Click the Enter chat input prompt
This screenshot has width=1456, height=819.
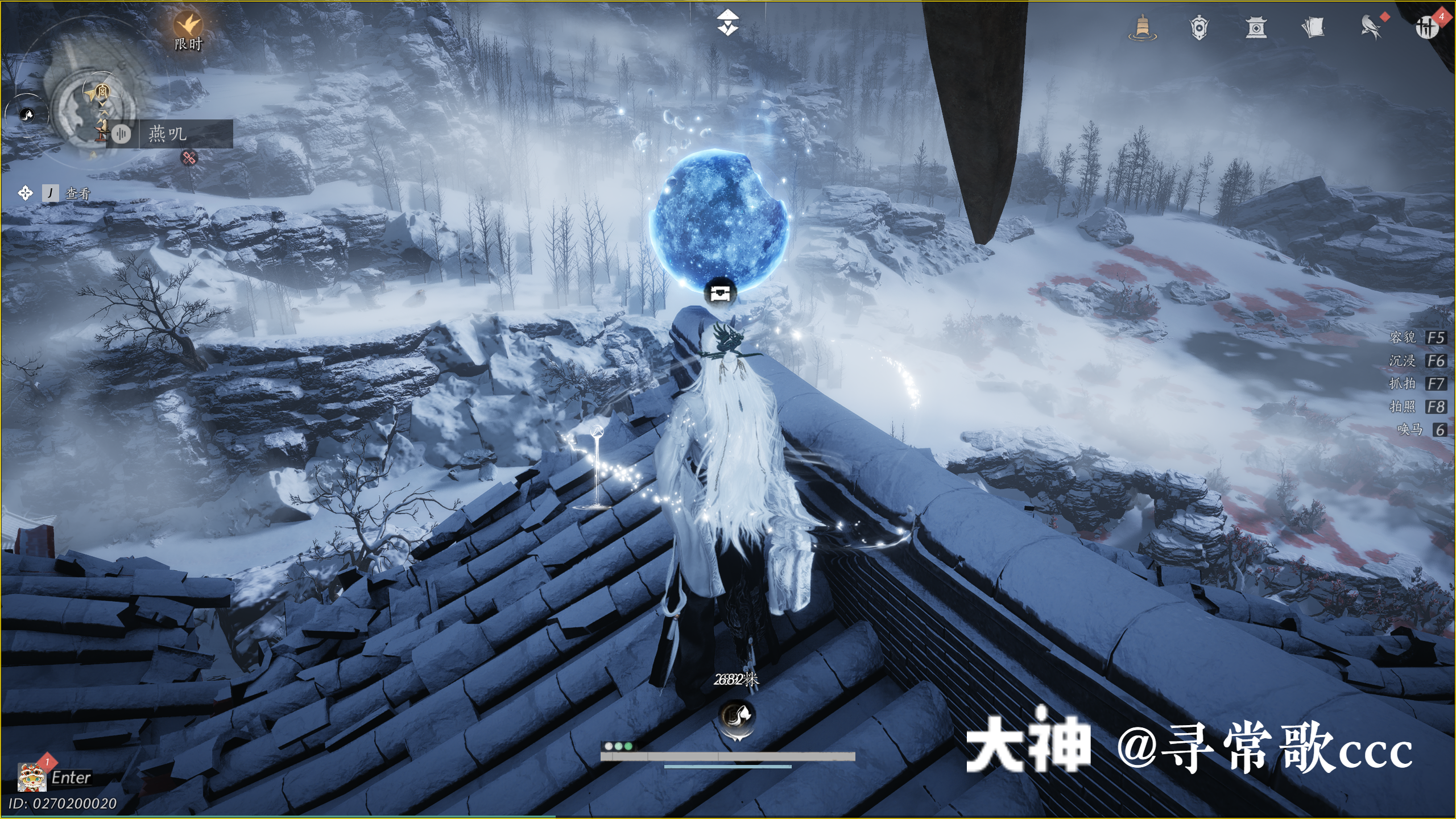coord(71,777)
